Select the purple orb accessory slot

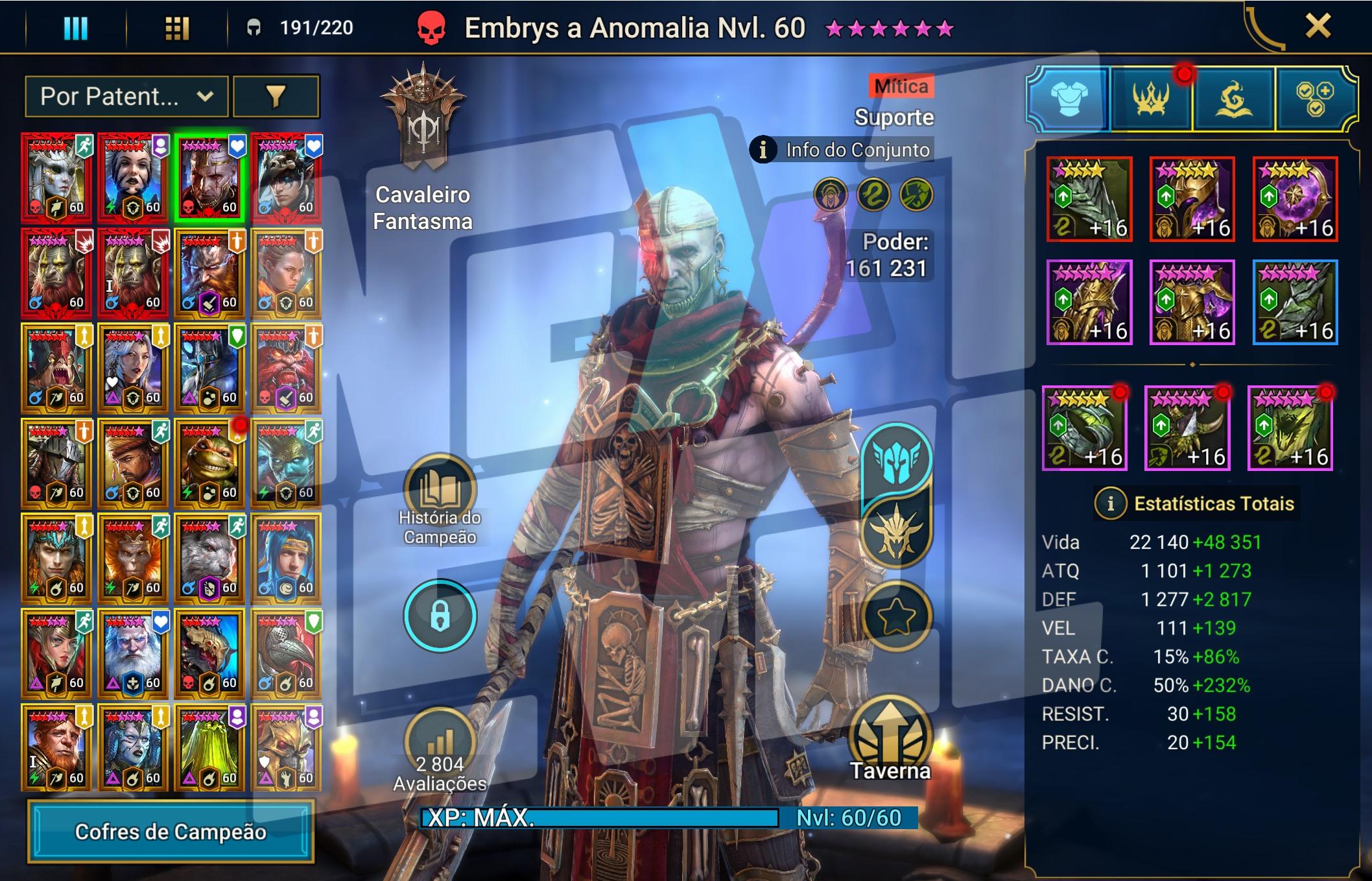pyautogui.click(x=1295, y=199)
